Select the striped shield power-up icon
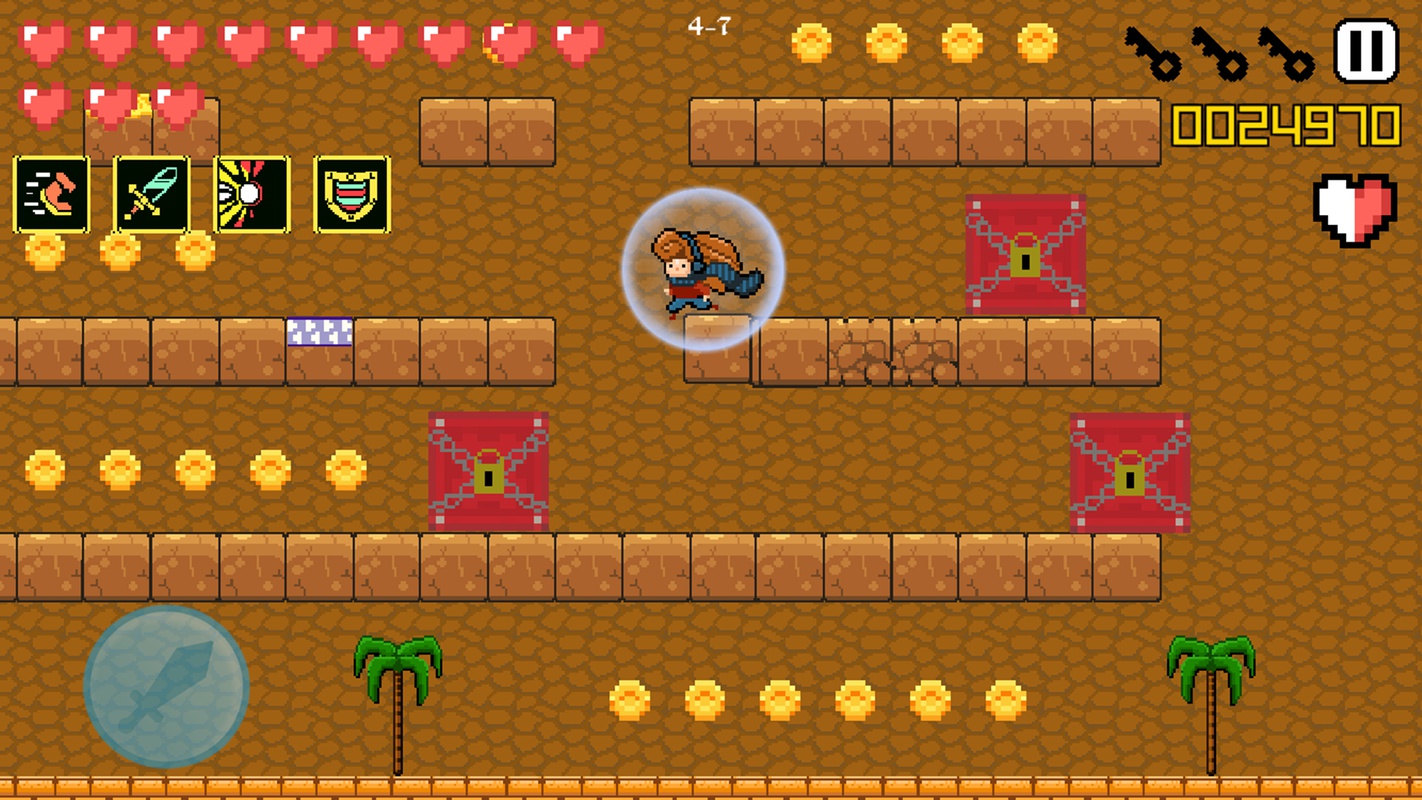1422x800 pixels. 352,194
